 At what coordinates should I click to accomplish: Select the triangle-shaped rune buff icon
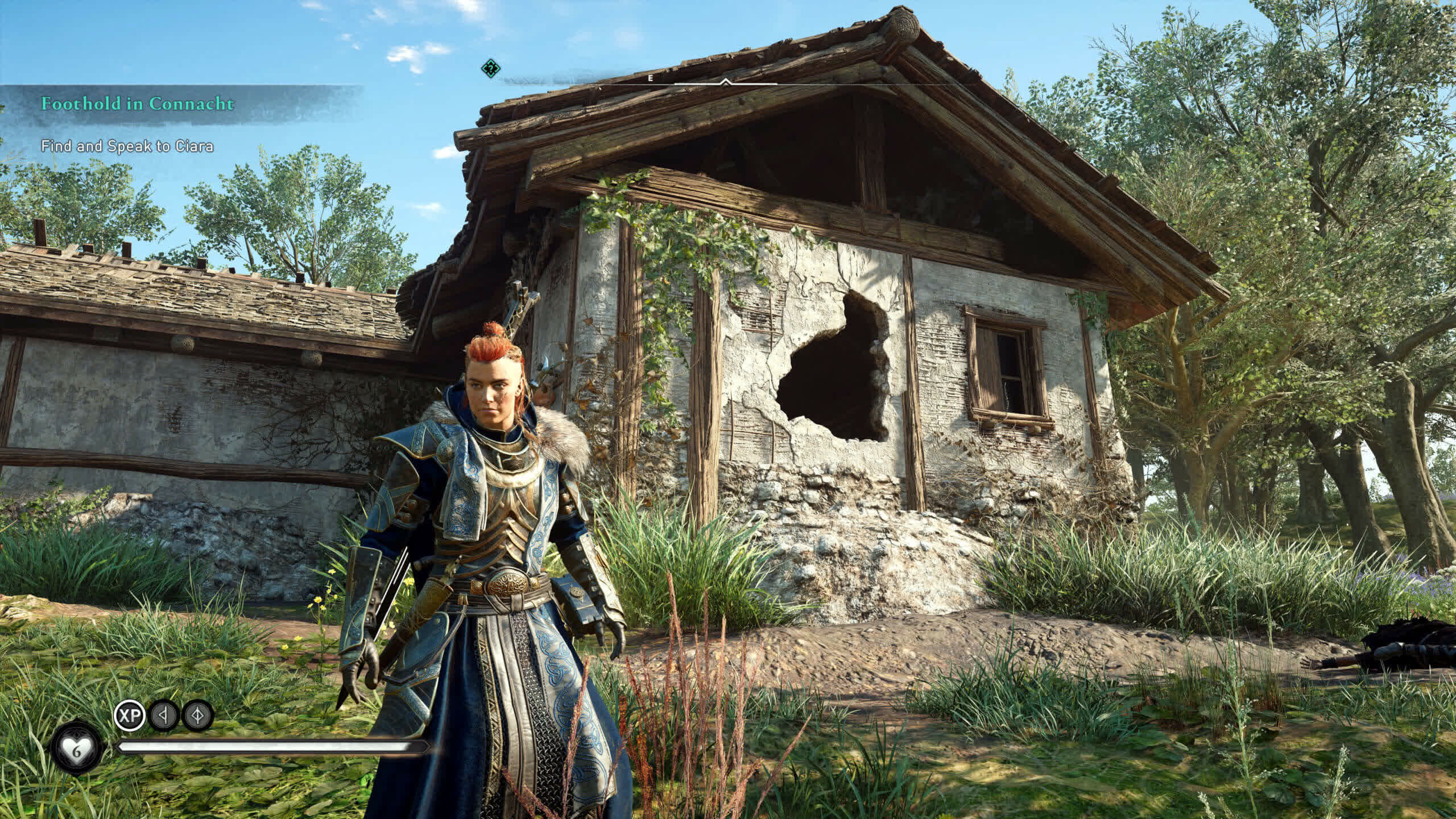[x=164, y=715]
